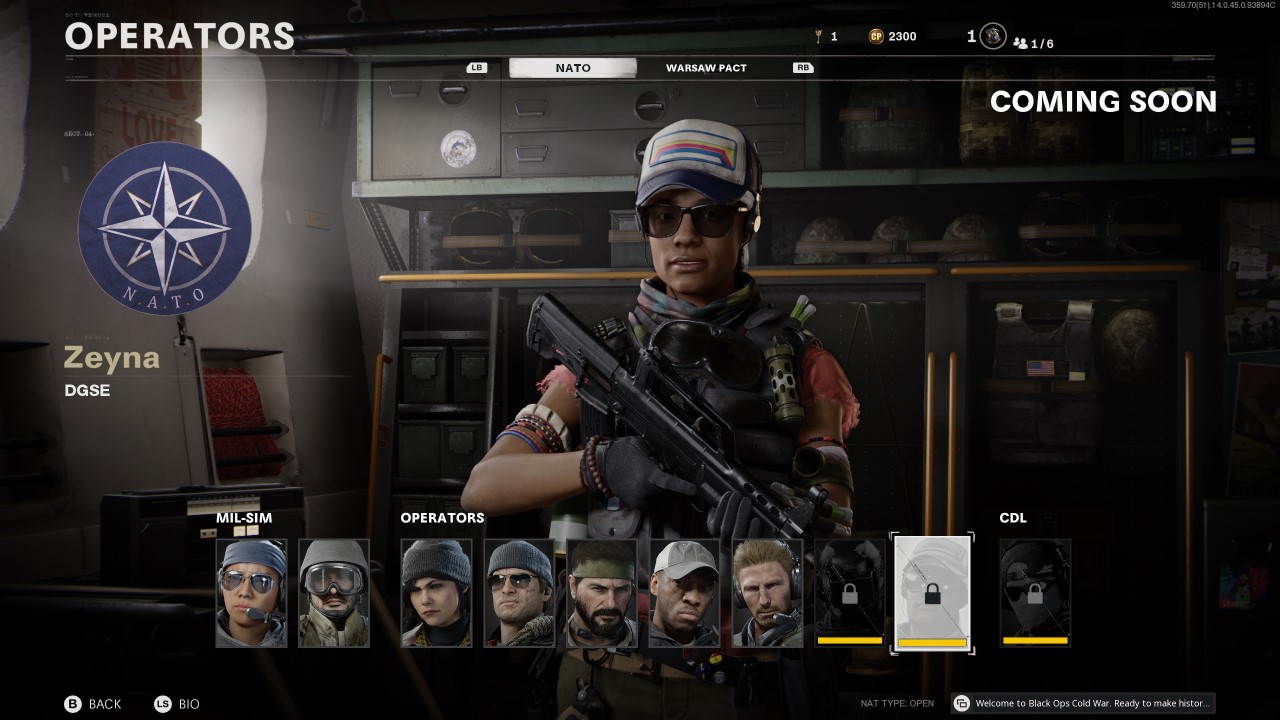Pick the operator in the white cap
Viewport: 1280px width, 720px height.
[685, 593]
